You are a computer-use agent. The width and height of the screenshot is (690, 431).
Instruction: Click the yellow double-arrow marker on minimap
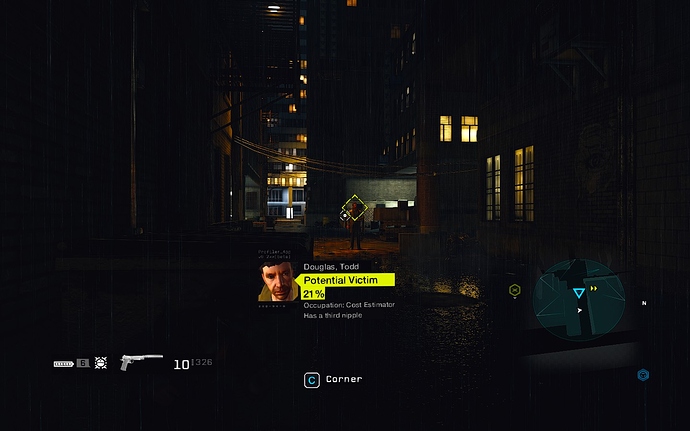(595, 288)
